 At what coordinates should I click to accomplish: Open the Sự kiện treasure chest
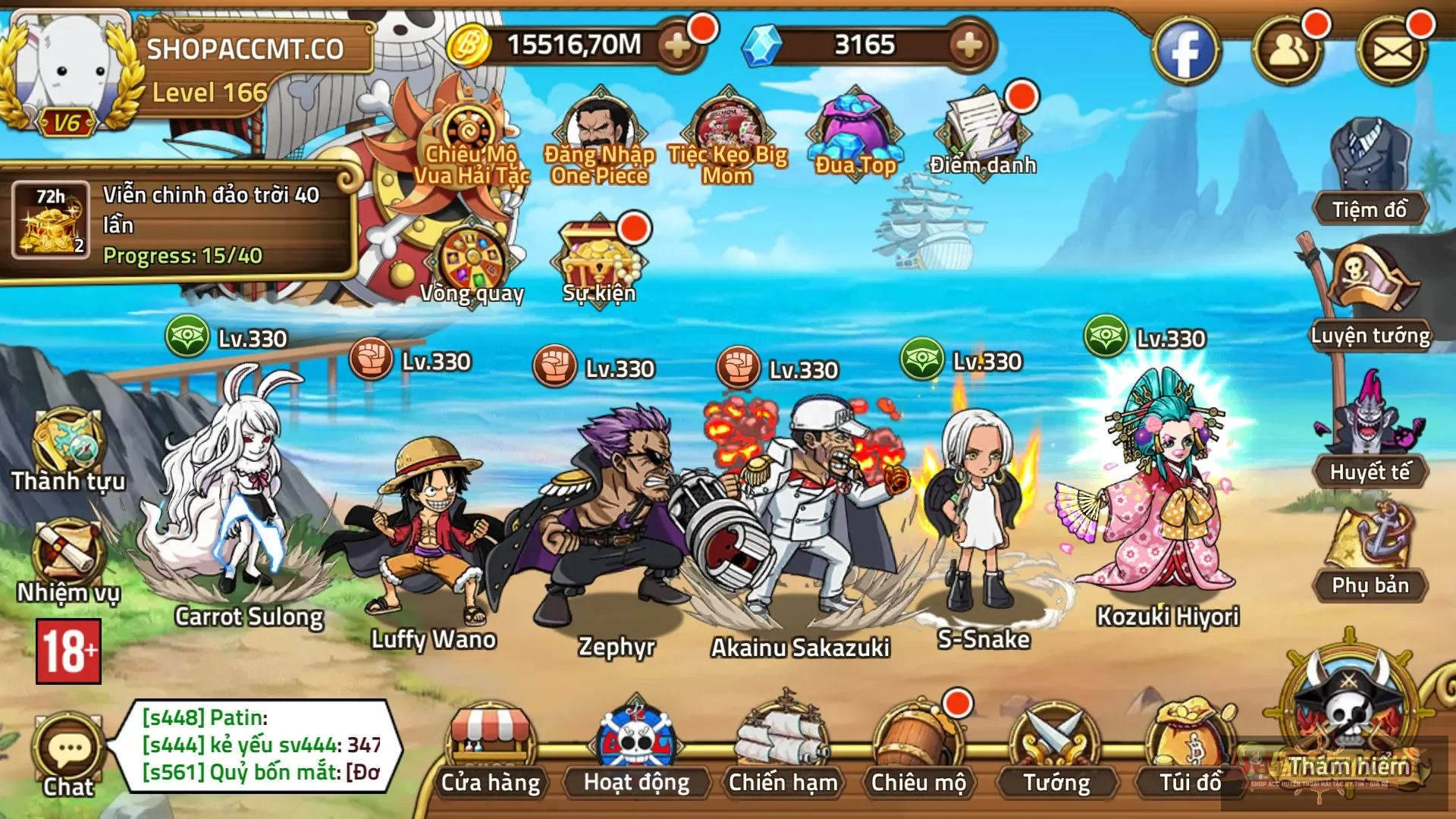coord(599,254)
